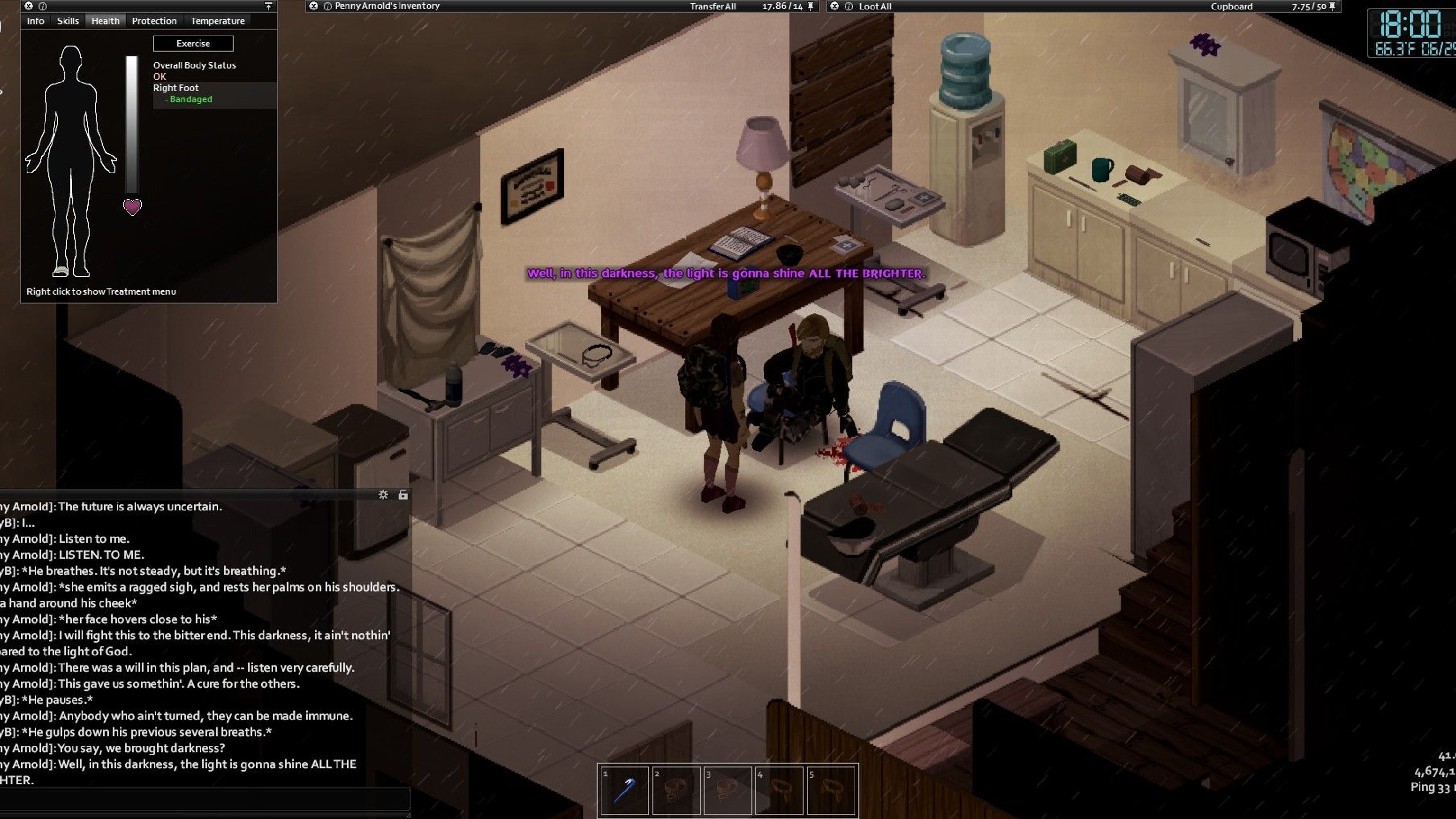Click the Exercise button
The height and width of the screenshot is (819, 1456).
pos(193,44)
